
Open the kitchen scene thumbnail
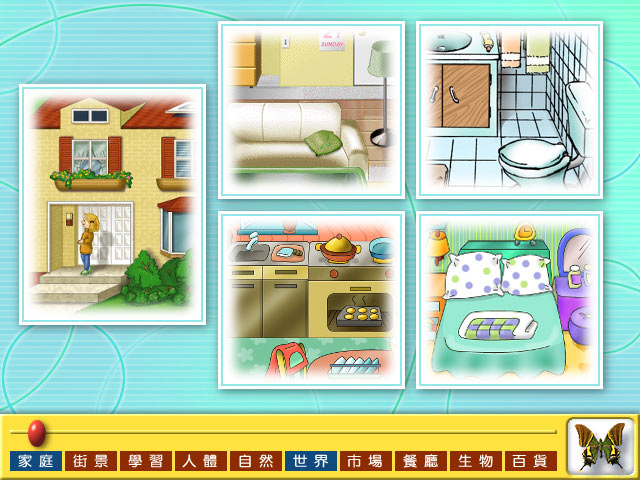[x=311, y=300]
